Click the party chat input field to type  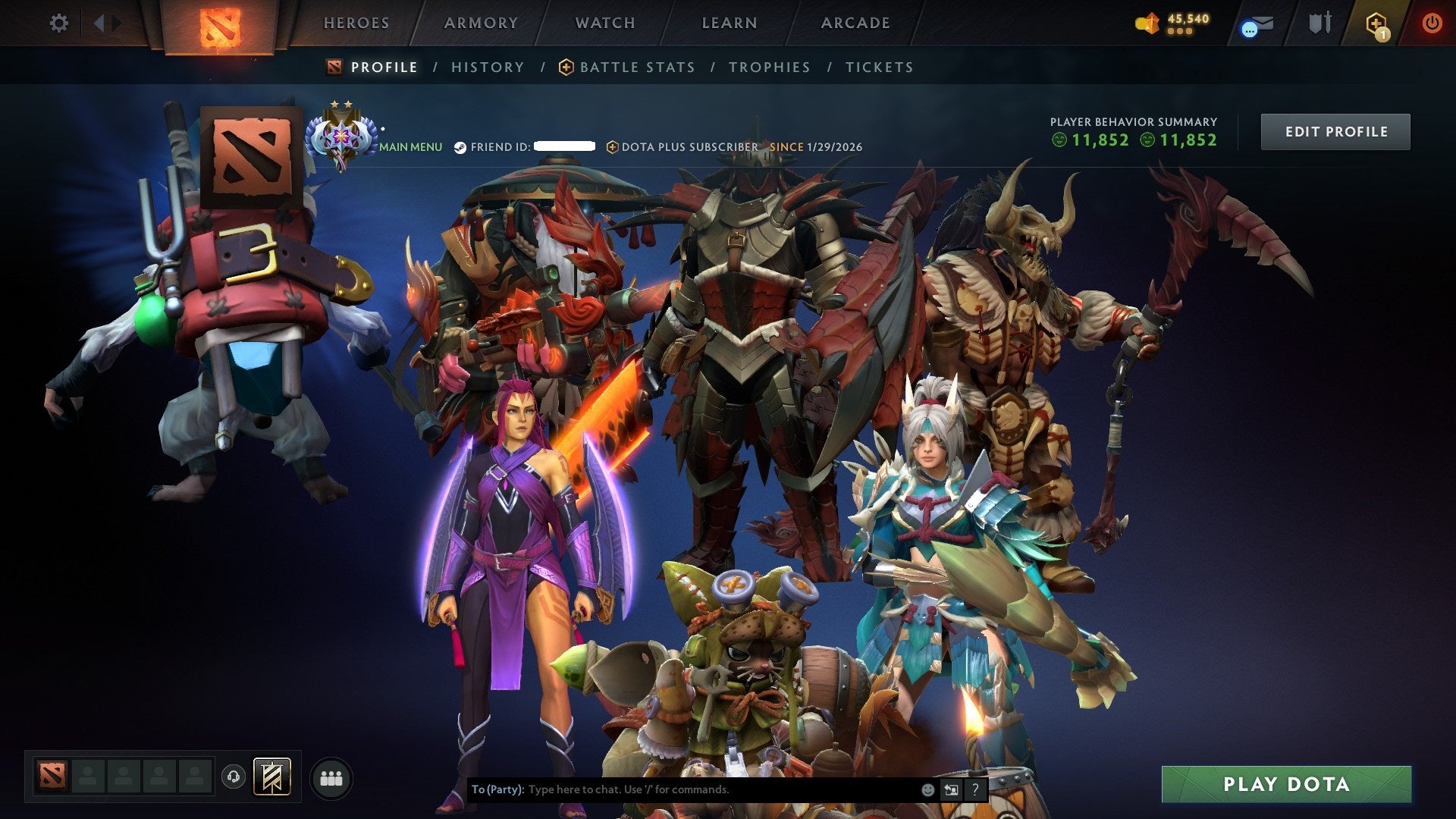point(682,789)
